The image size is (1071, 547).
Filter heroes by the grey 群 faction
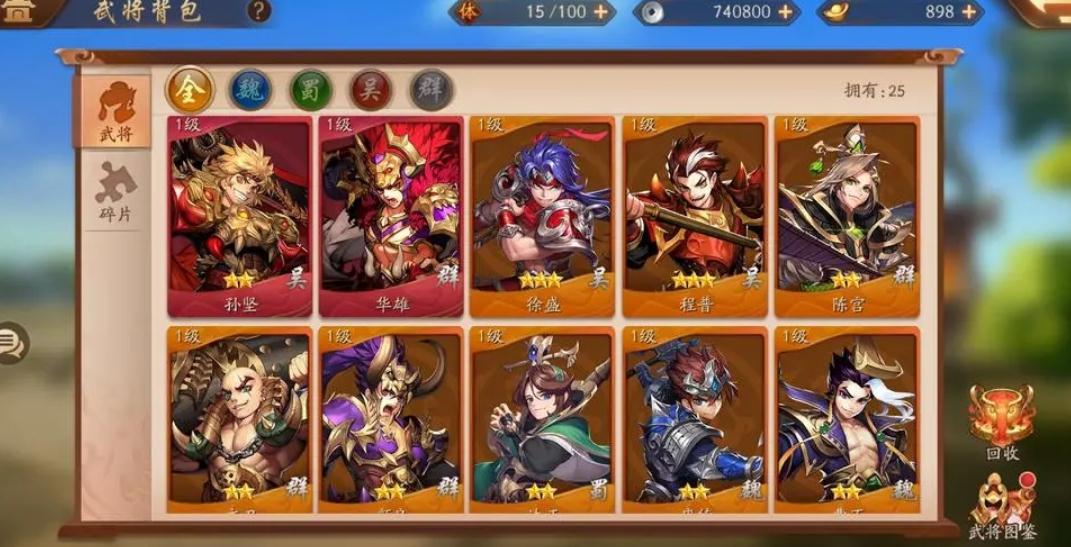click(x=431, y=90)
